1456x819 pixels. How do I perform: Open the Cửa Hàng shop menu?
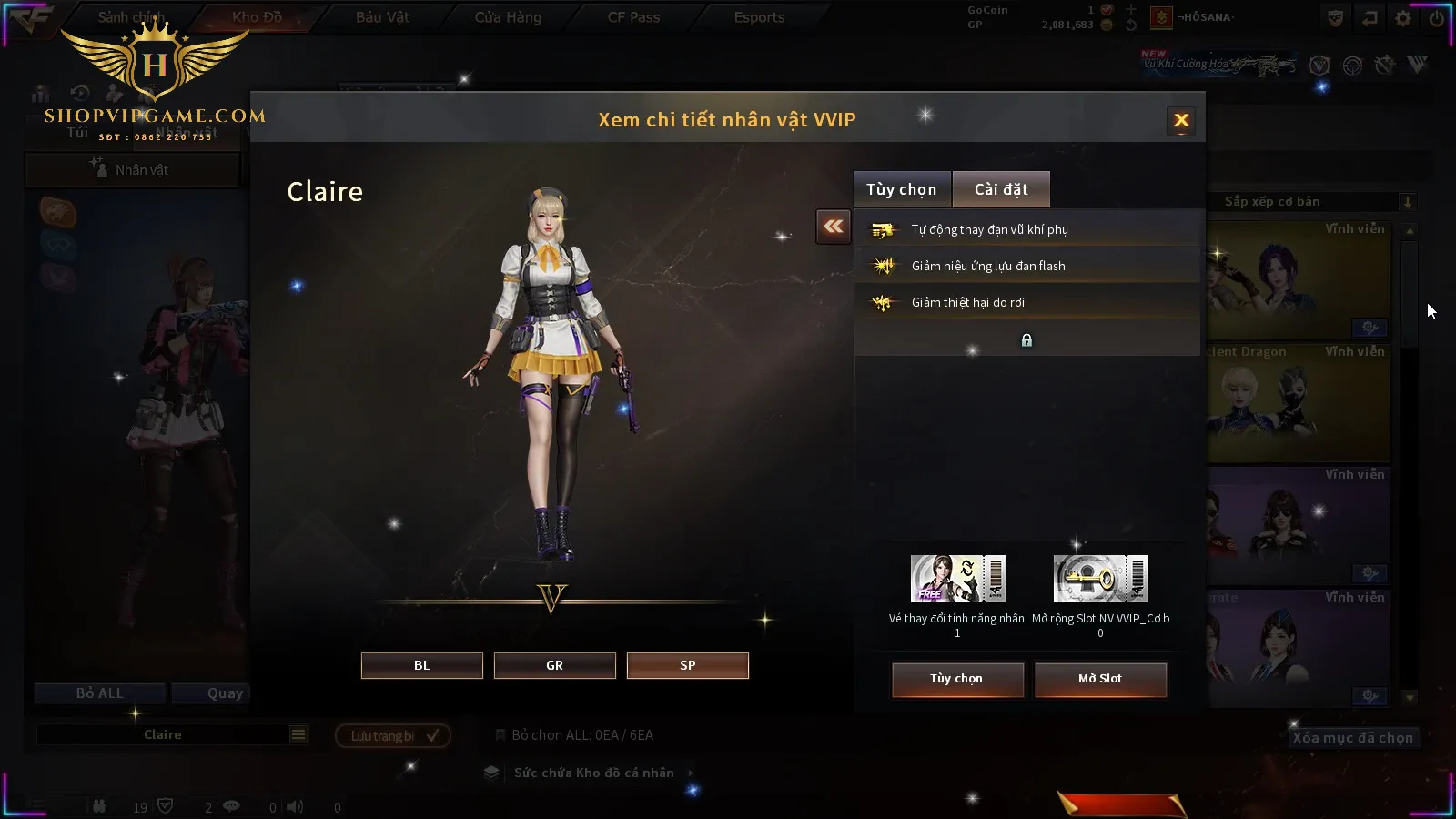508,17
